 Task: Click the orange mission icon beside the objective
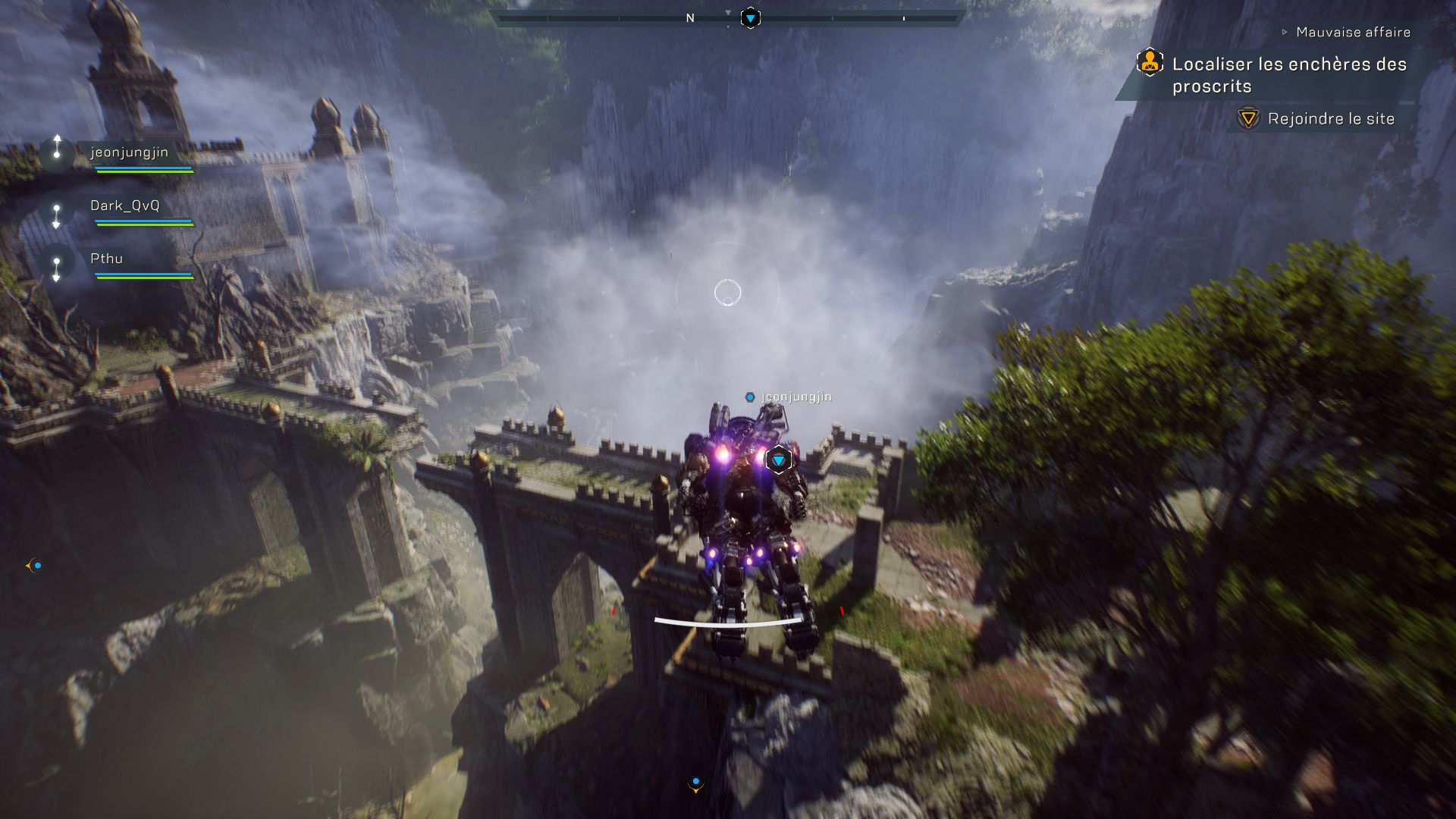(1150, 62)
